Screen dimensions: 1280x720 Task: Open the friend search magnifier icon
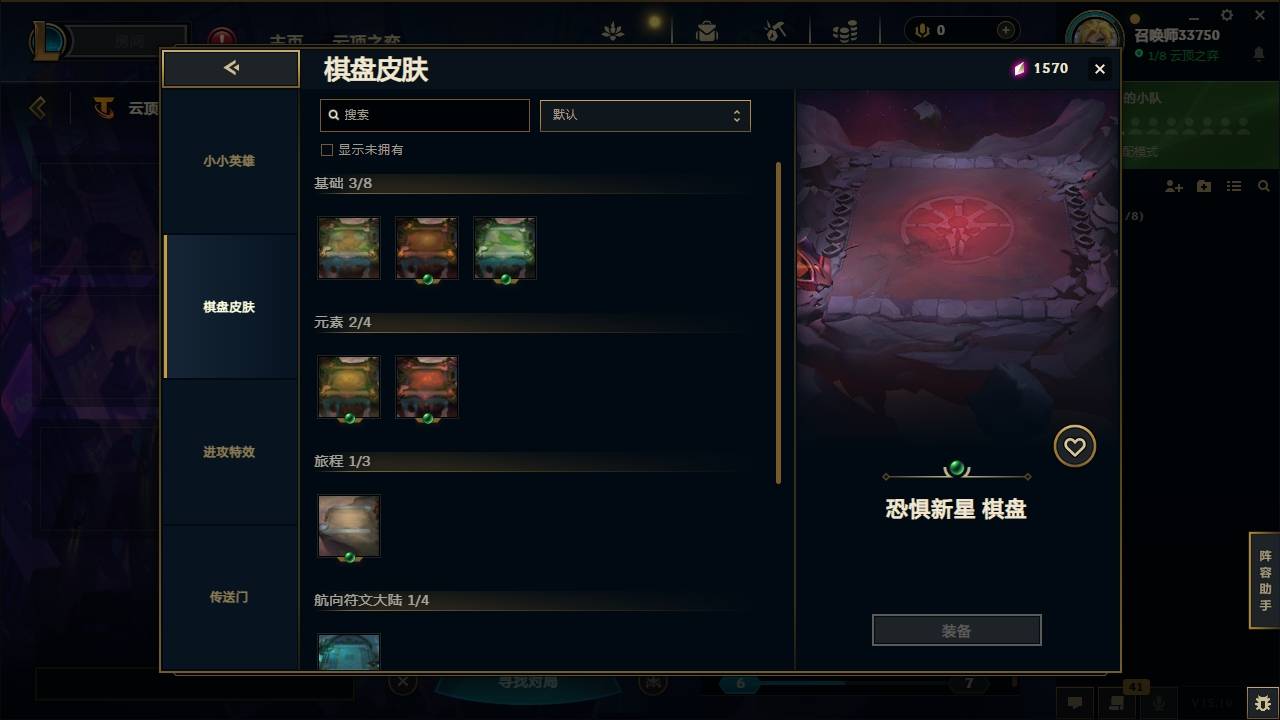(1264, 186)
